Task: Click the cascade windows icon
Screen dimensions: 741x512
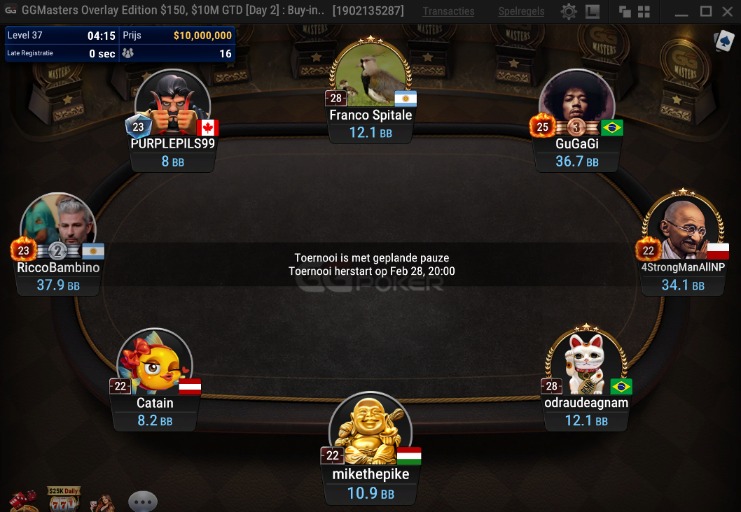Action: click(626, 11)
